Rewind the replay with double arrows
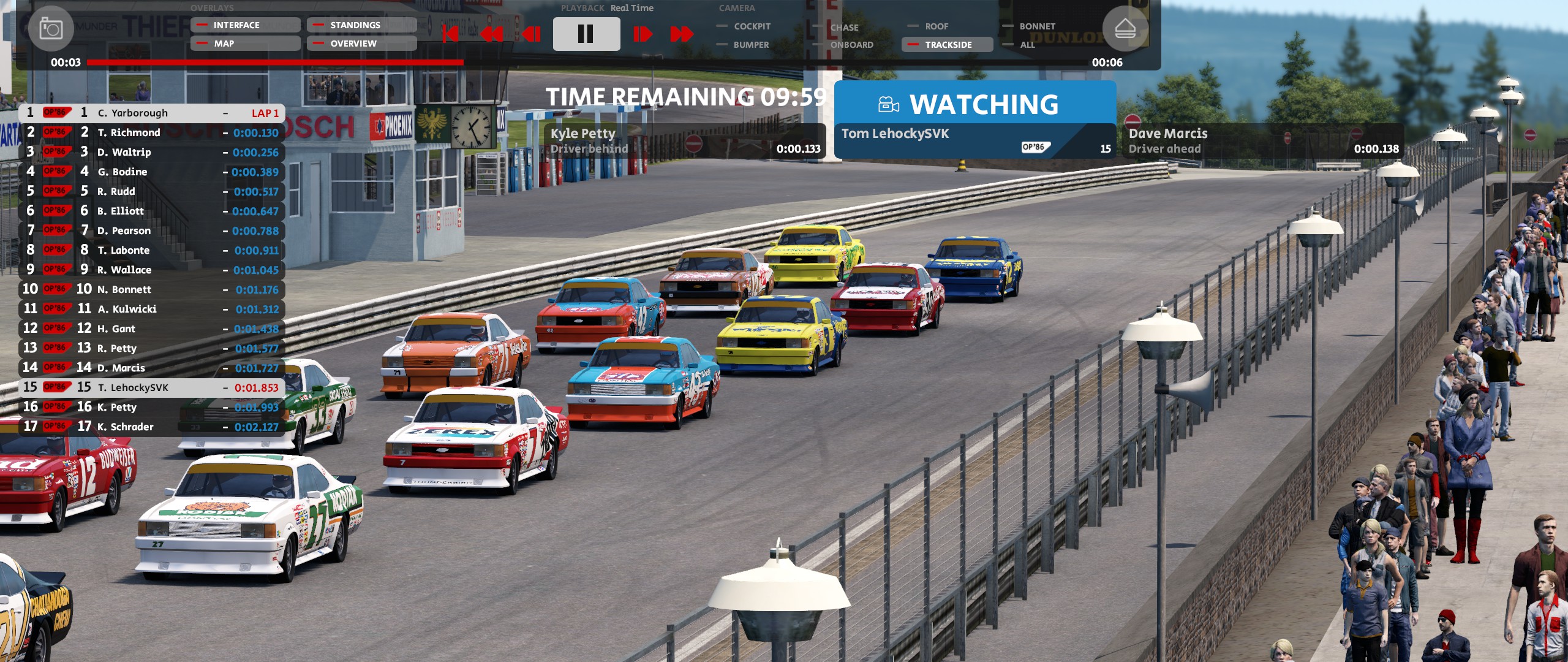 coord(492,34)
